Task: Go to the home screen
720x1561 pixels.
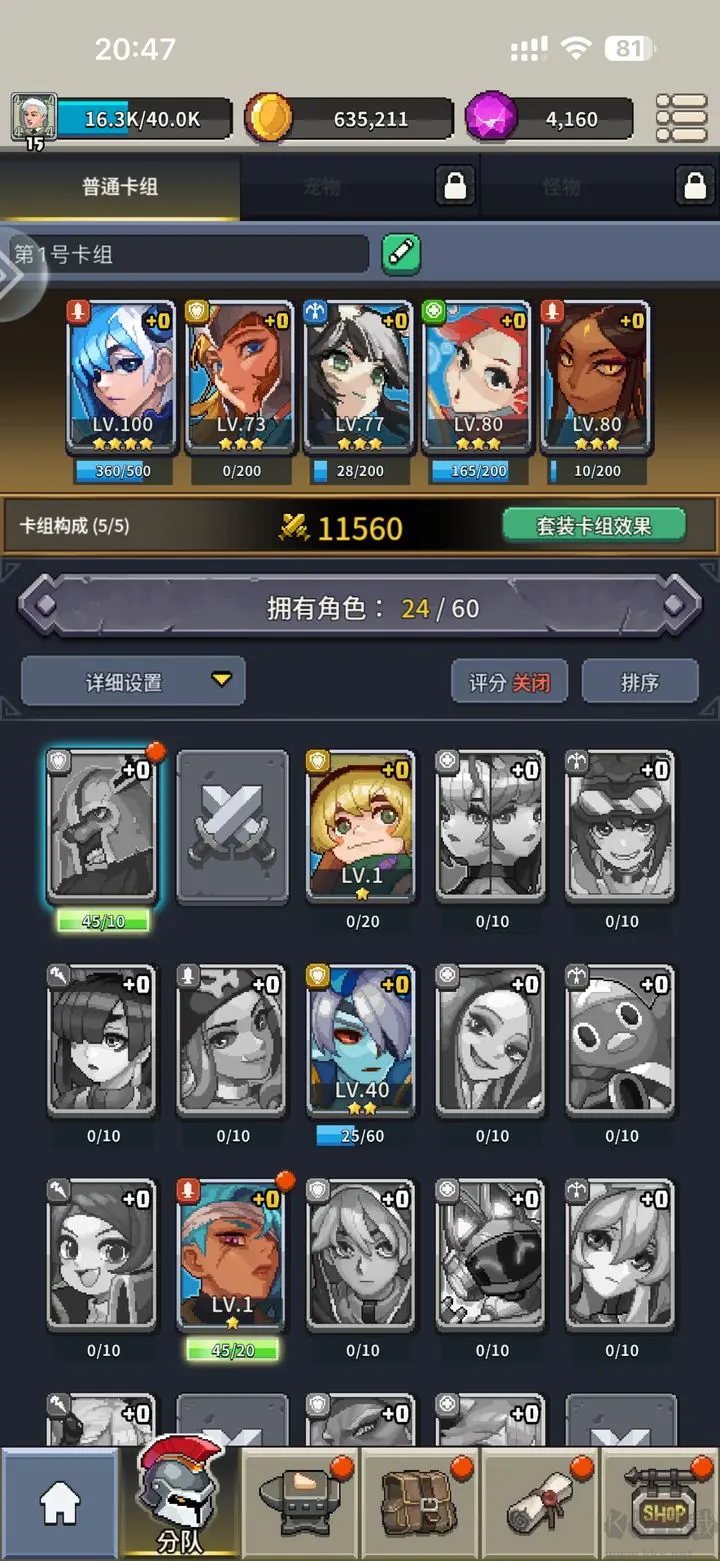Action: point(60,1504)
